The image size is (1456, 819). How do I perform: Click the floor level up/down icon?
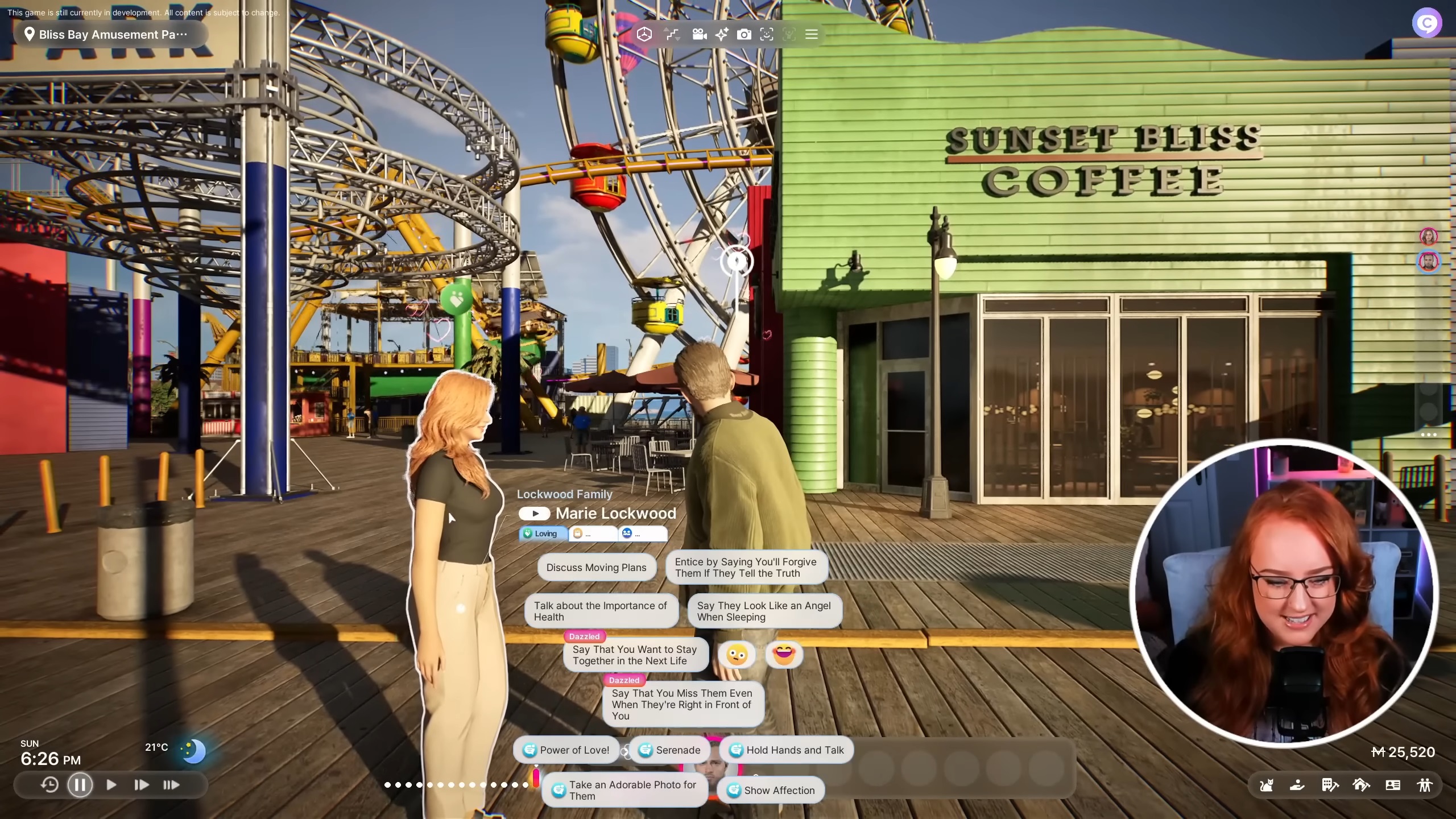pos(671,34)
